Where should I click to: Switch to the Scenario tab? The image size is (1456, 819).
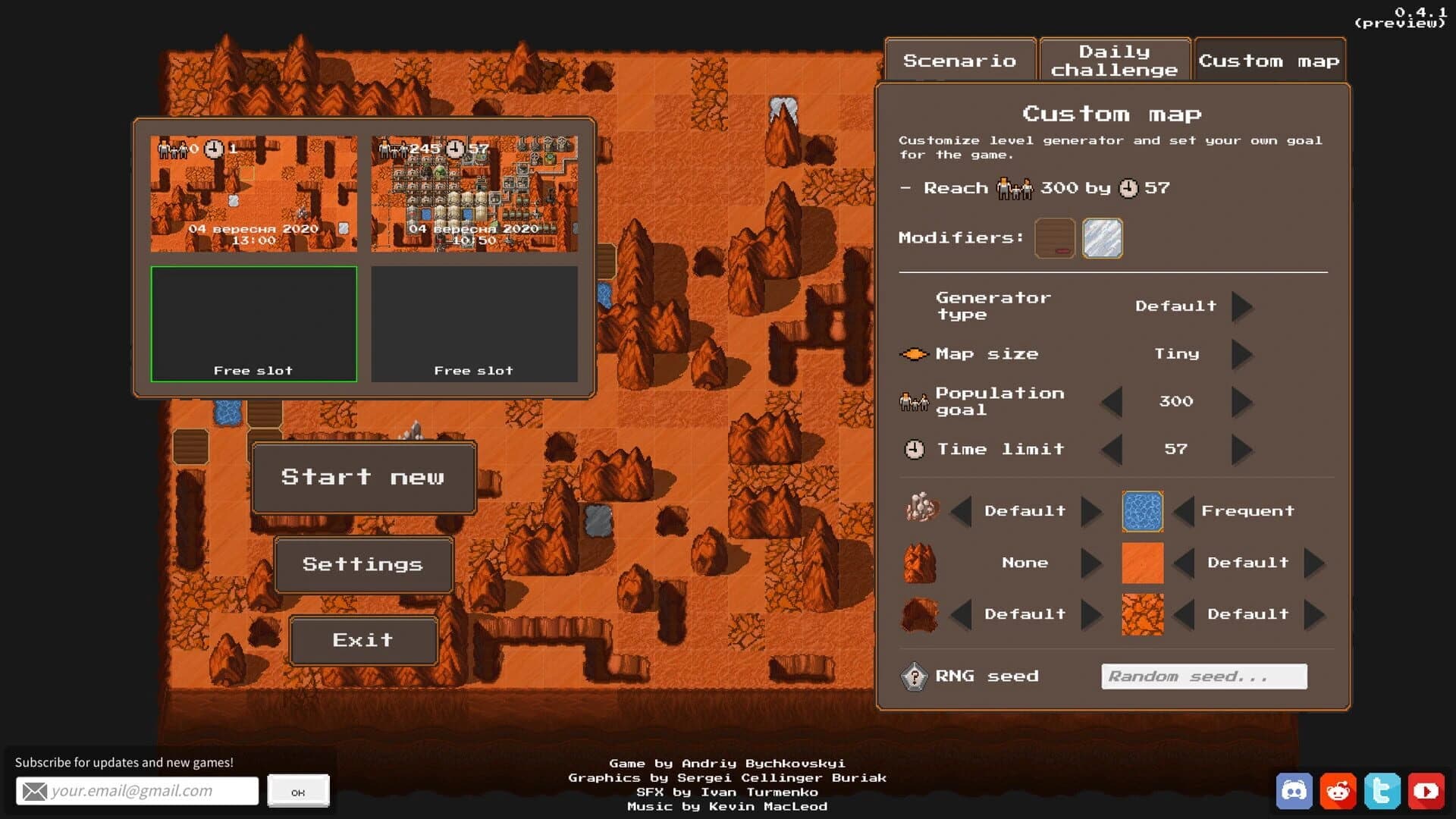pos(960,60)
